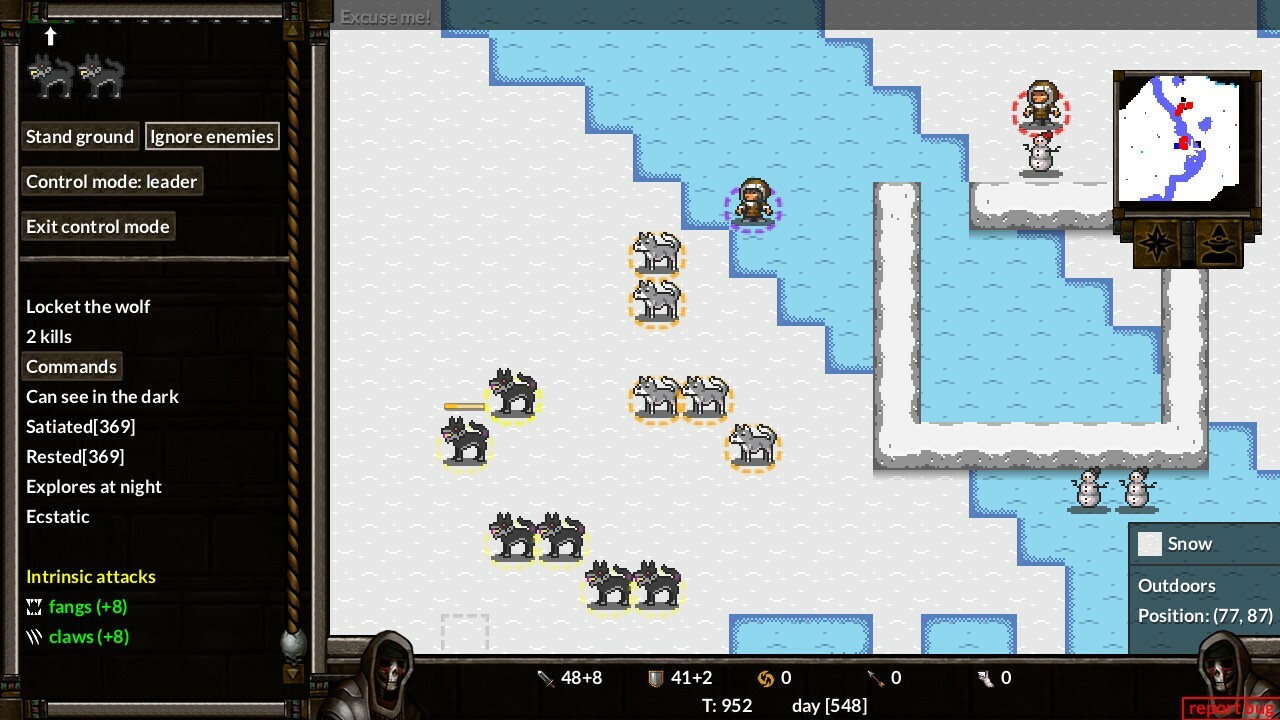The width and height of the screenshot is (1280, 720).
Task: Expand the Commands entry
Action: tap(71, 366)
